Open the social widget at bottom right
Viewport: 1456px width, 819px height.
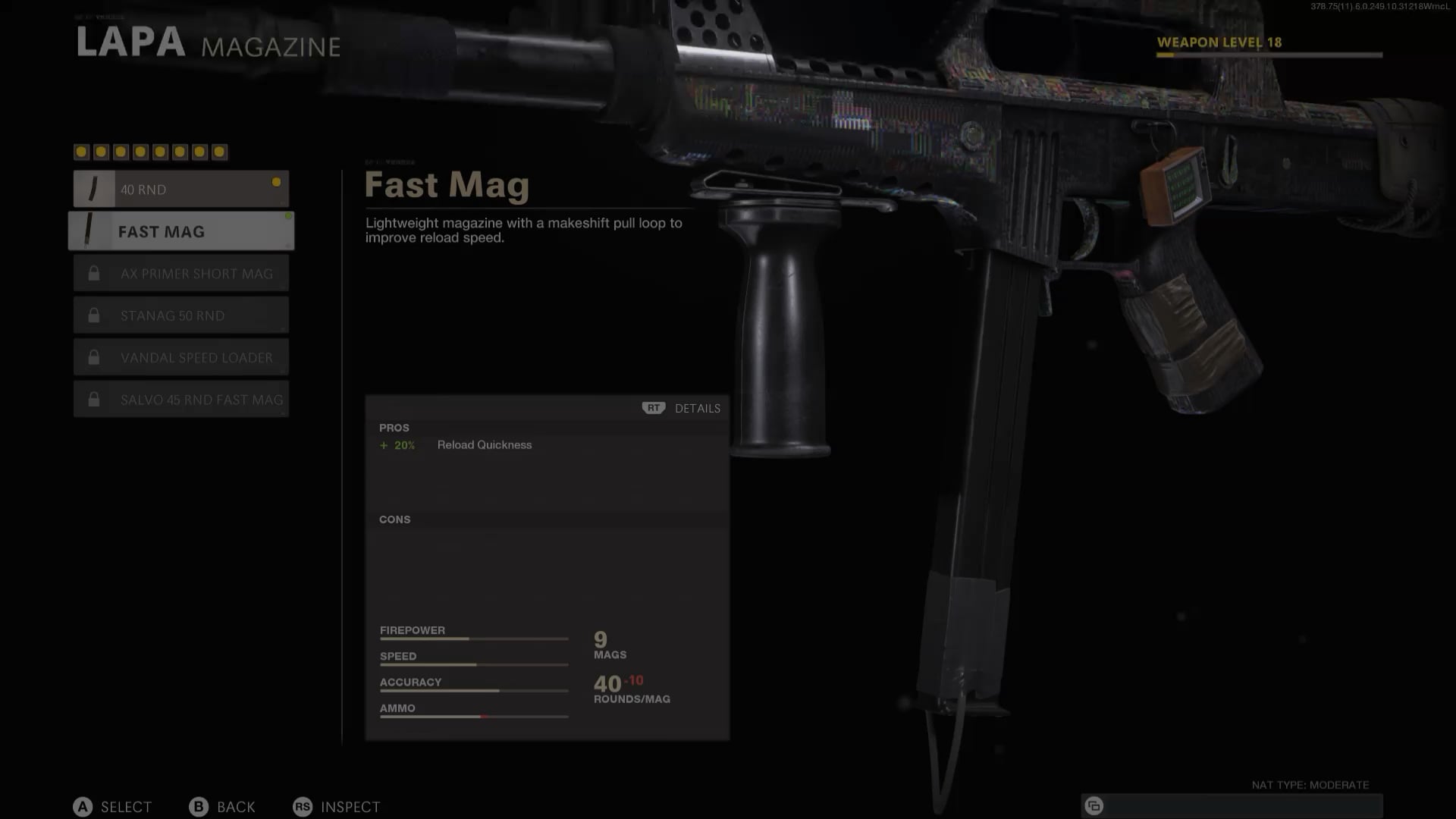[1094, 805]
